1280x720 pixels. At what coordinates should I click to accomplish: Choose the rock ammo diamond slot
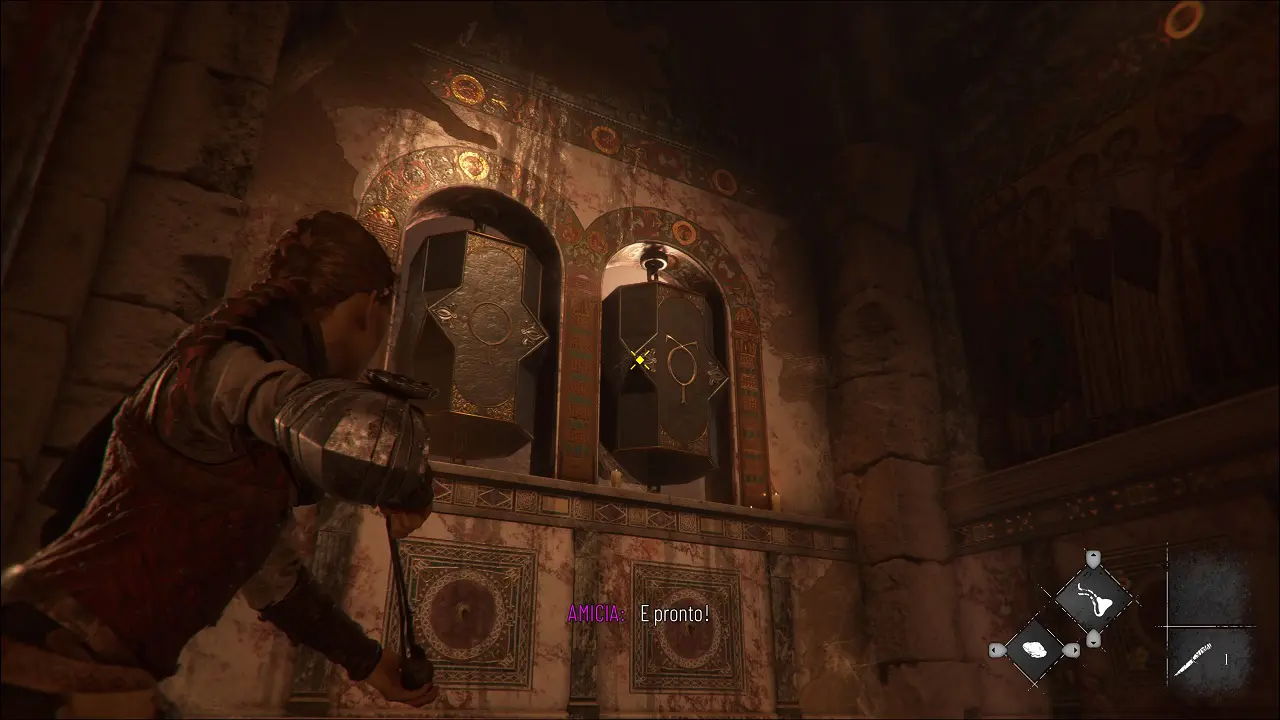click(1035, 650)
